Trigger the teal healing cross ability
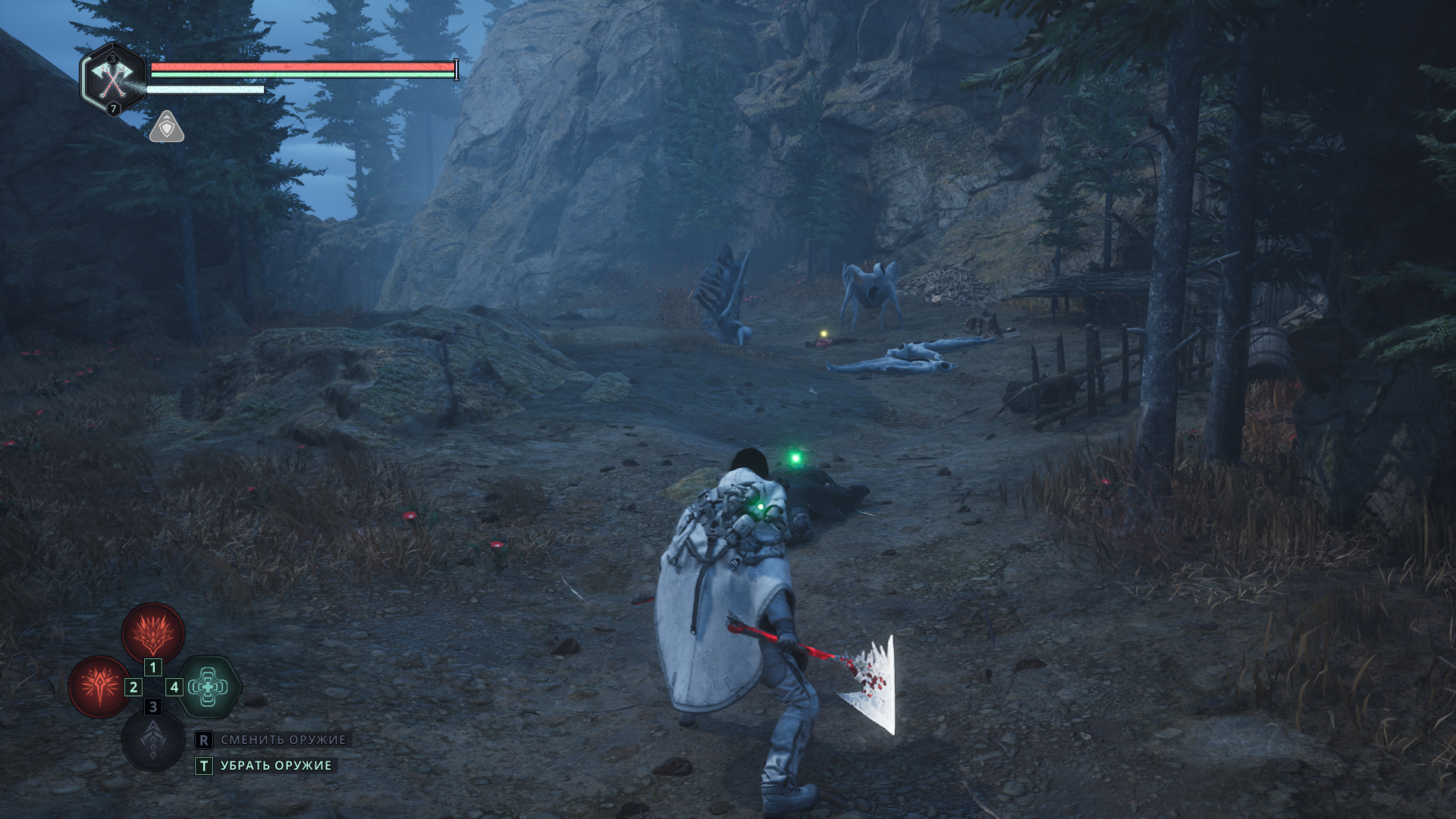The width and height of the screenshot is (1456, 819). click(209, 687)
